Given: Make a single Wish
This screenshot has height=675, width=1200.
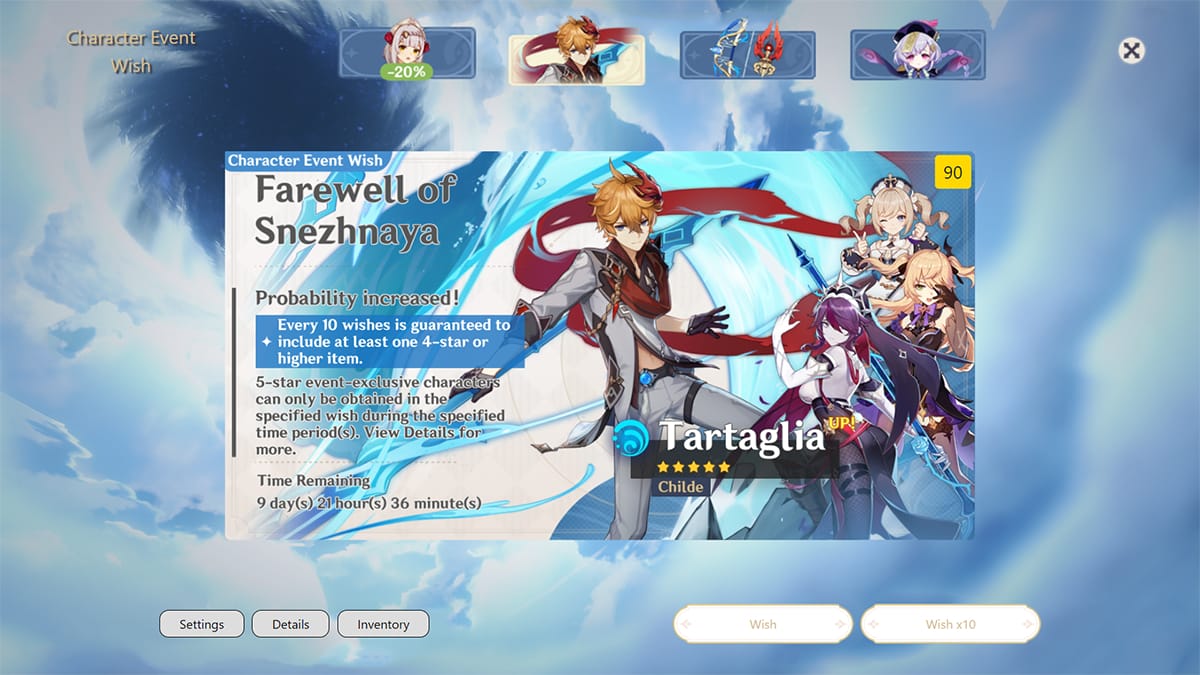Looking at the screenshot, I should point(763,624).
